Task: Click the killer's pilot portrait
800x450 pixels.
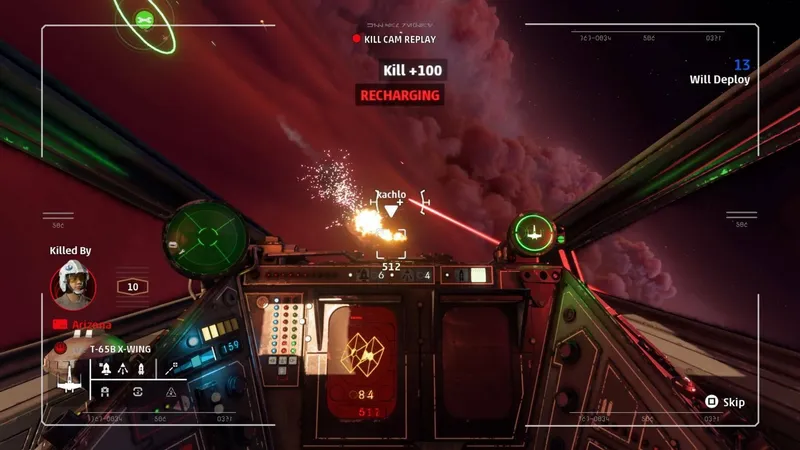Action: (x=73, y=284)
